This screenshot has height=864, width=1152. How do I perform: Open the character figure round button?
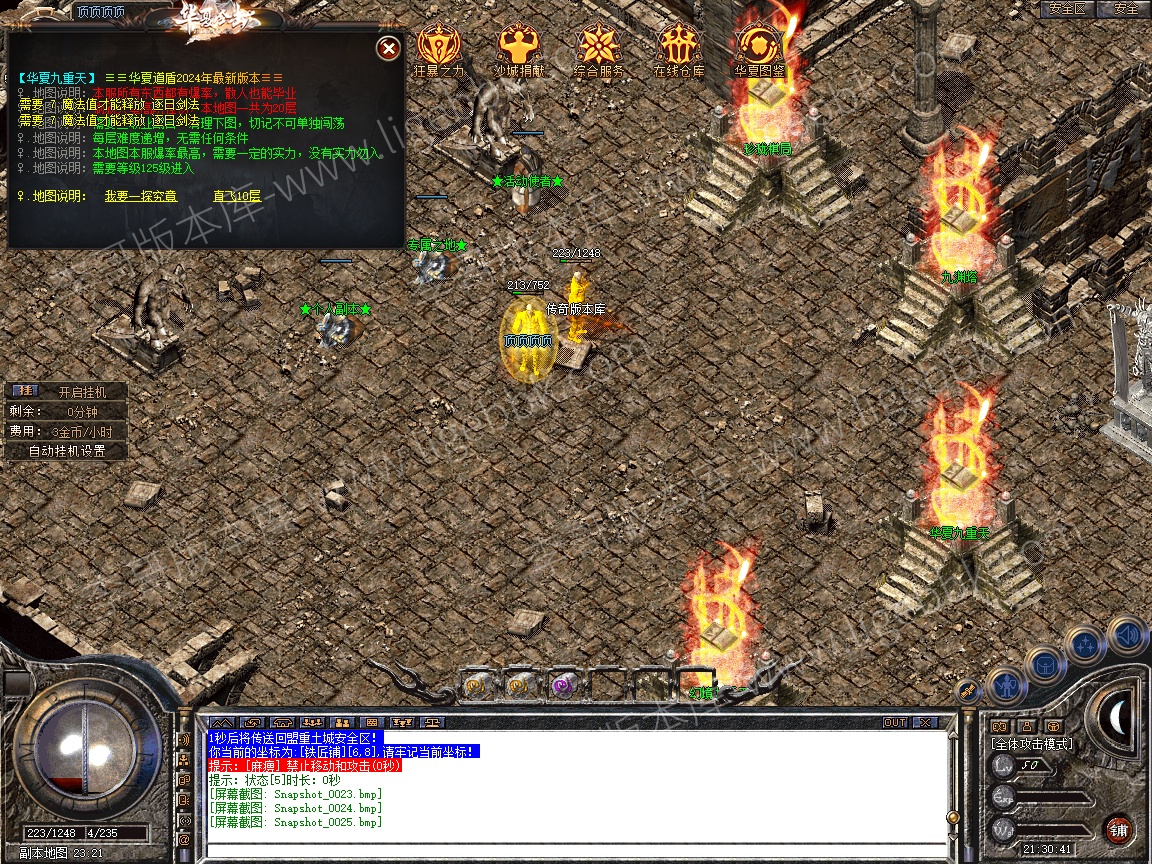click(x=1005, y=687)
